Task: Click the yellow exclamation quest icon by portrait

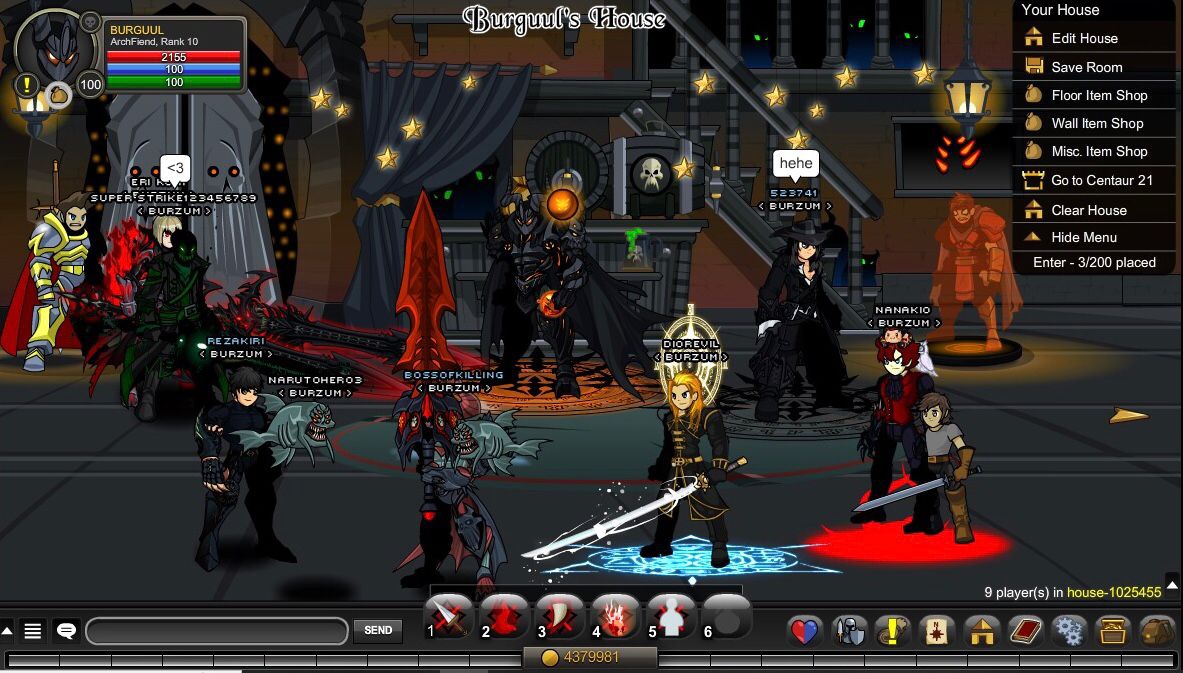Action: click(x=27, y=85)
